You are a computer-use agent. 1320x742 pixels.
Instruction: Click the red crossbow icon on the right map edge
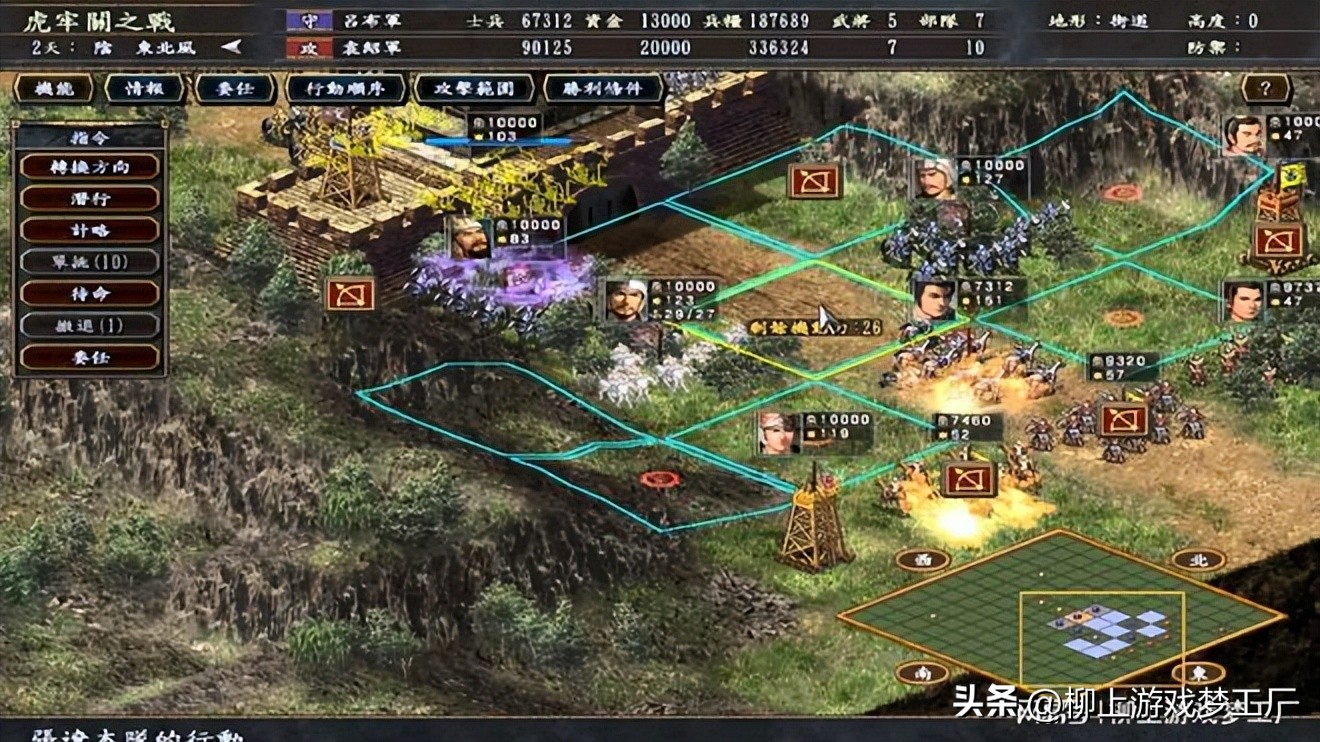click(1281, 240)
